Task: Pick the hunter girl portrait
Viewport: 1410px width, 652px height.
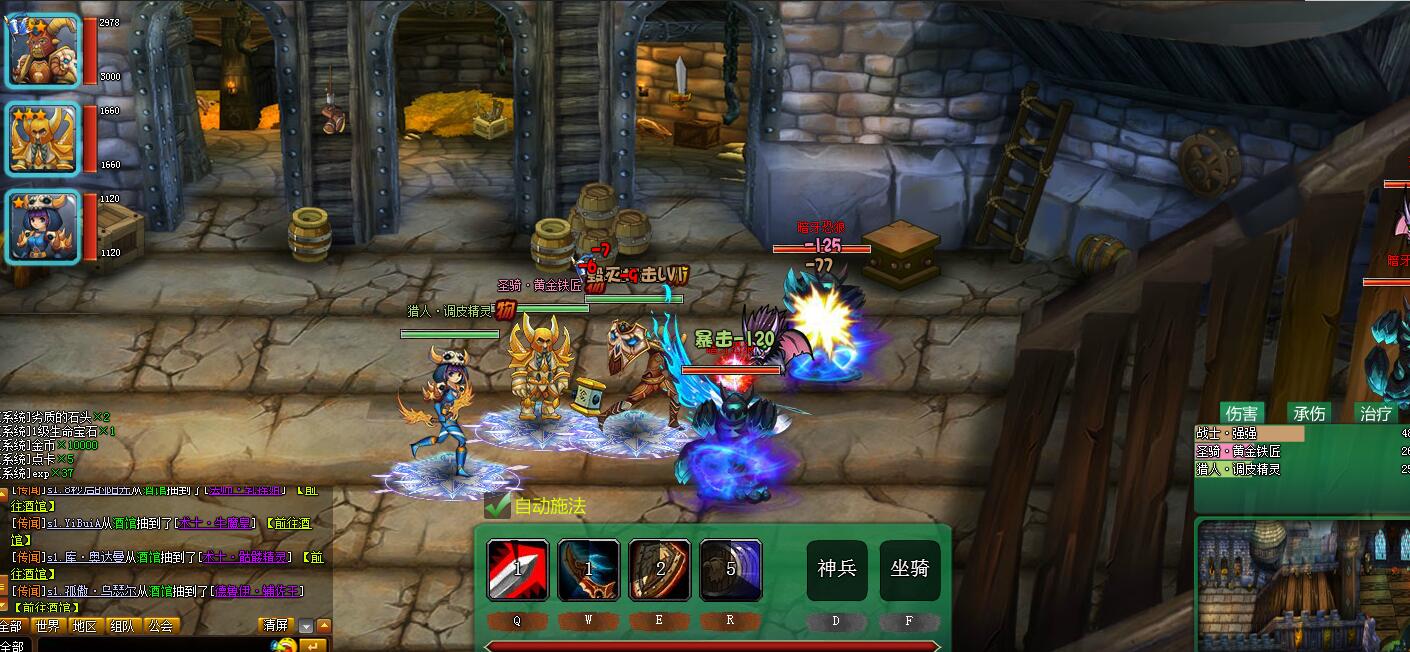Action: point(43,227)
